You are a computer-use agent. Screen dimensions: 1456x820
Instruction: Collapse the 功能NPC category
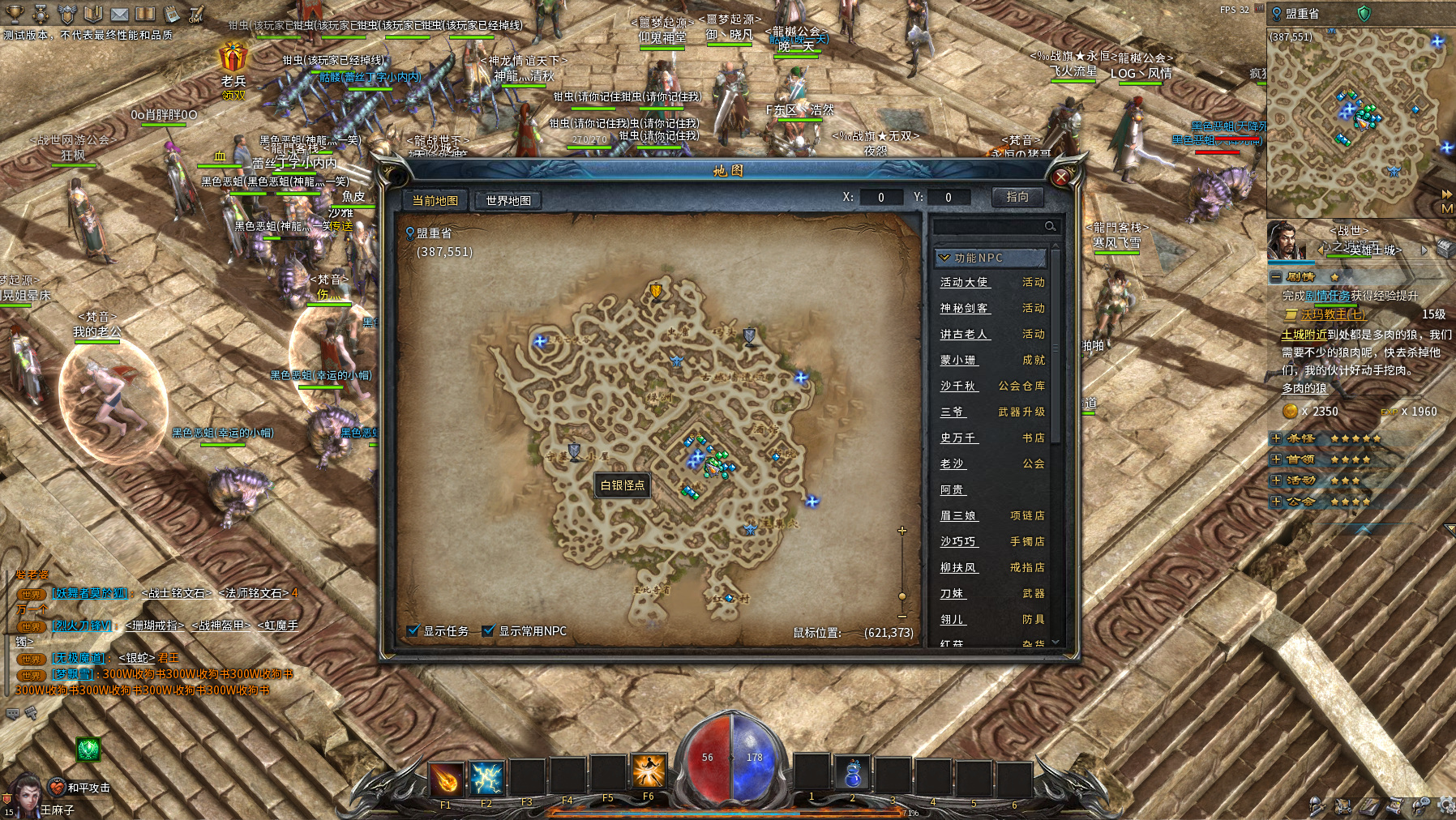click(944, 258)
